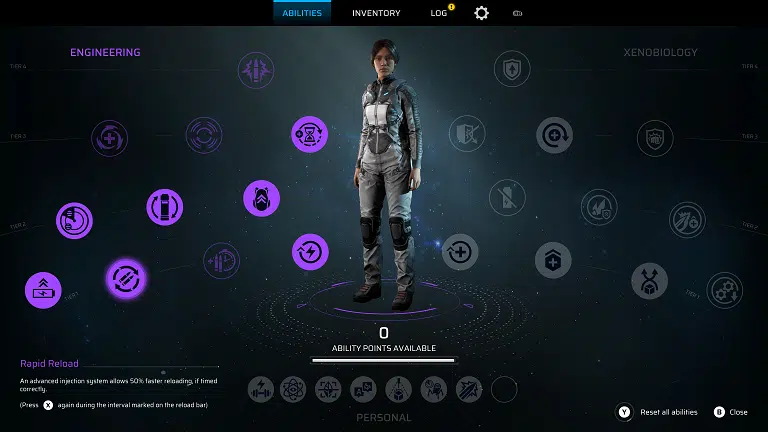The height and width of the screenshot is (432, 768).
Task: Select the dumbbell lightning Personal ability
Action: (261, 389)
